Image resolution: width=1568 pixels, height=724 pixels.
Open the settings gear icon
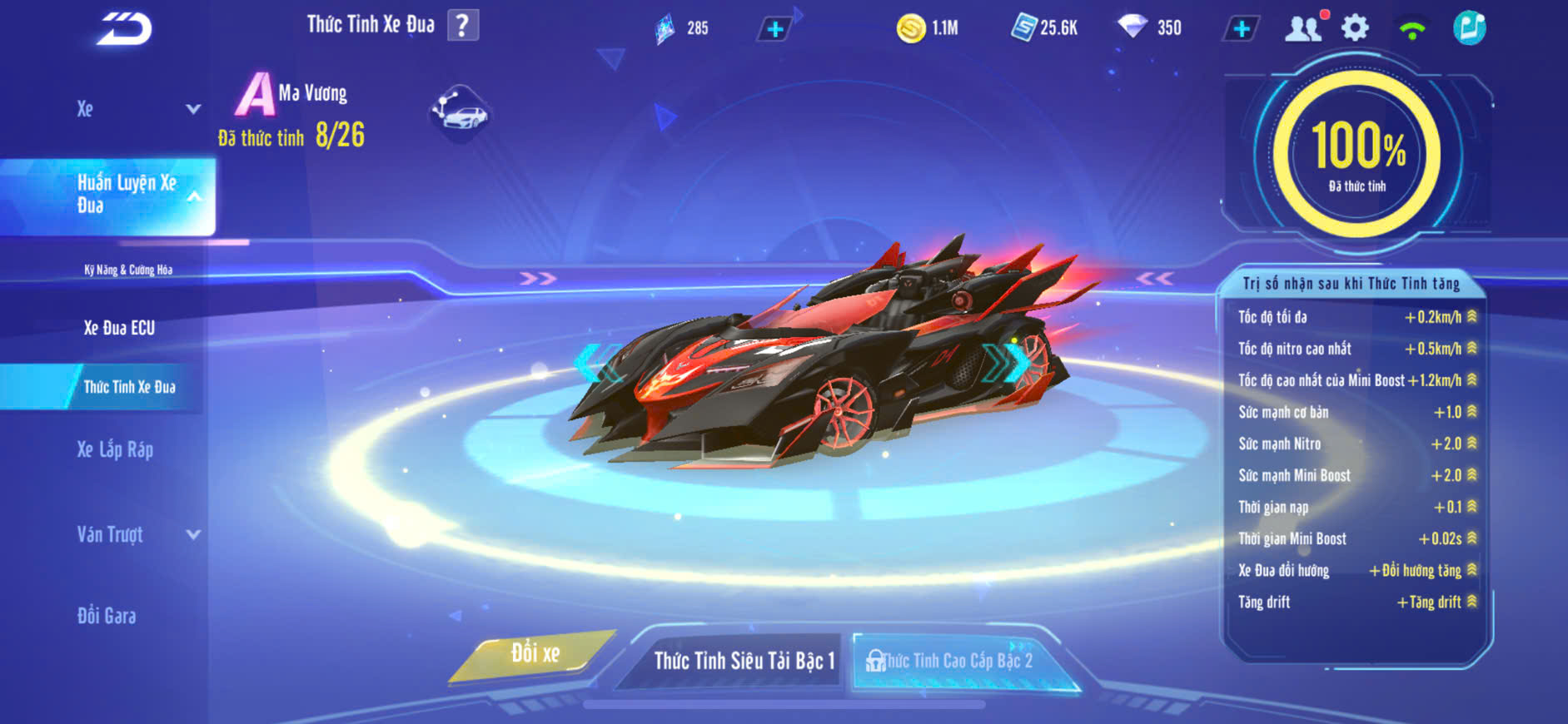tap(1356, 28)
